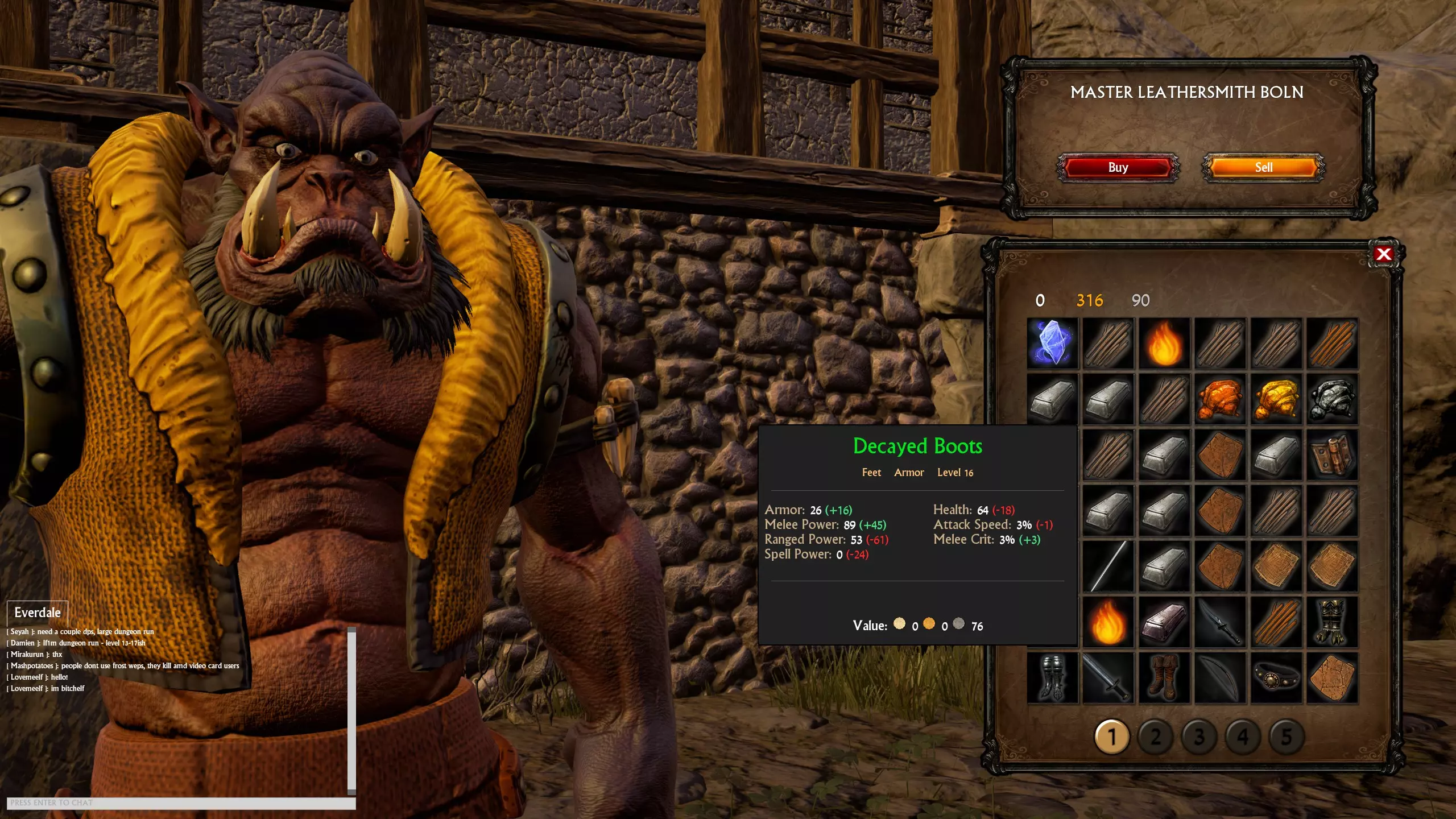This screenshot has width=1456, height=819.
Task: Select the blue crystal item slot
Action: 1052,344
